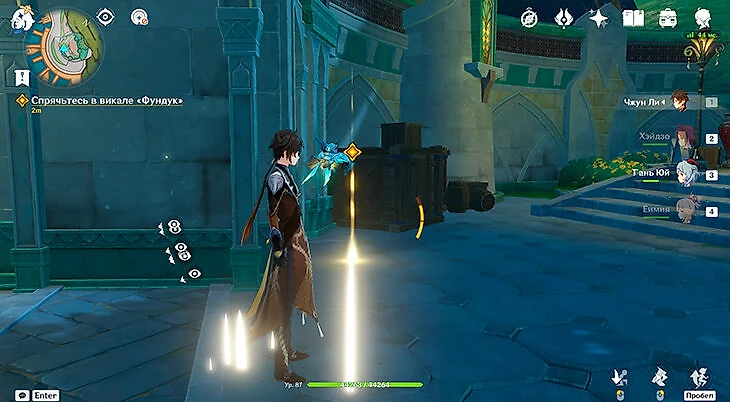
Task: Open the compass events icon
Action: click(x=530, y=18)
